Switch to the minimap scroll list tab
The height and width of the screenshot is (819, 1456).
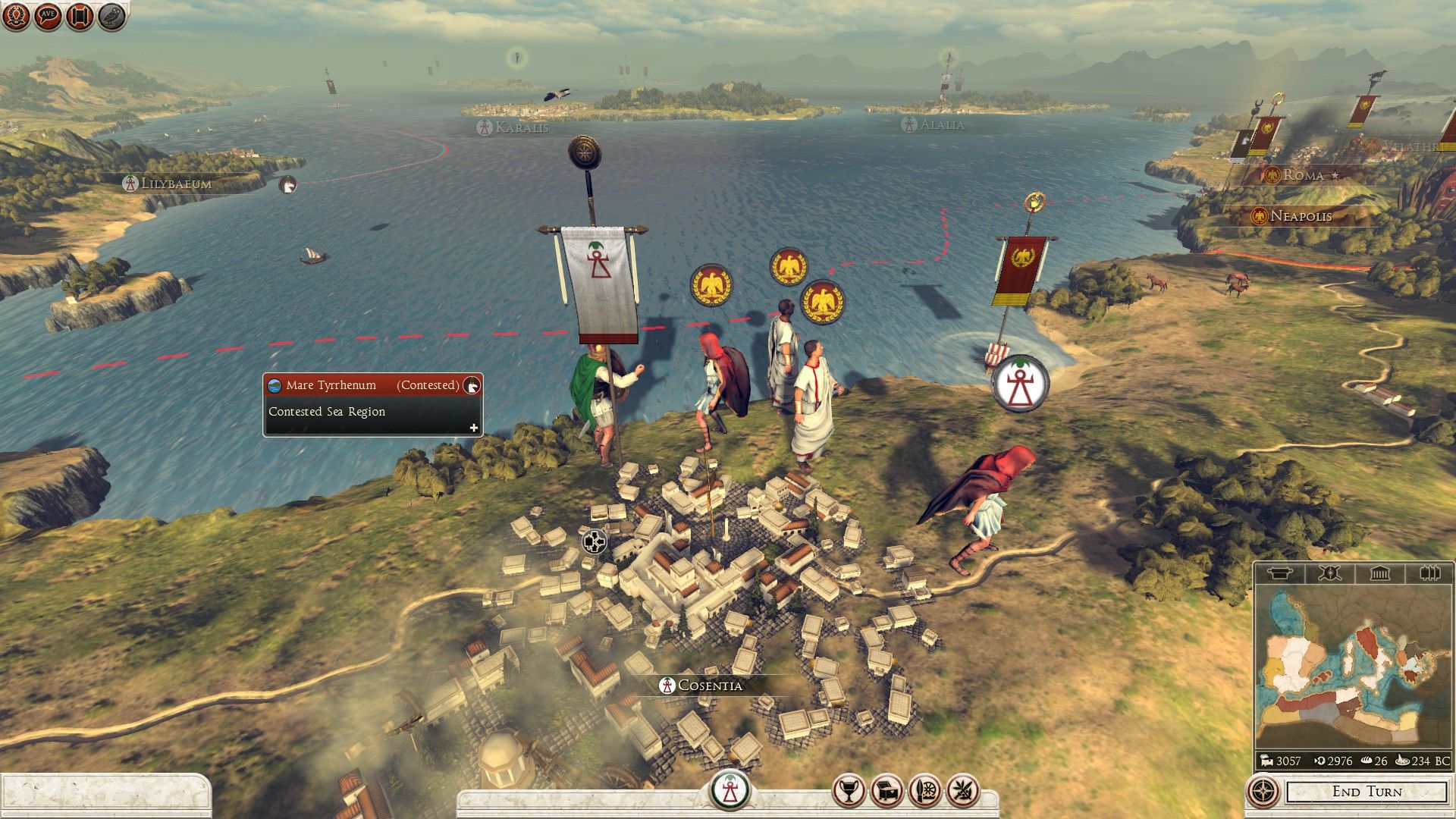coord(1280,573)
